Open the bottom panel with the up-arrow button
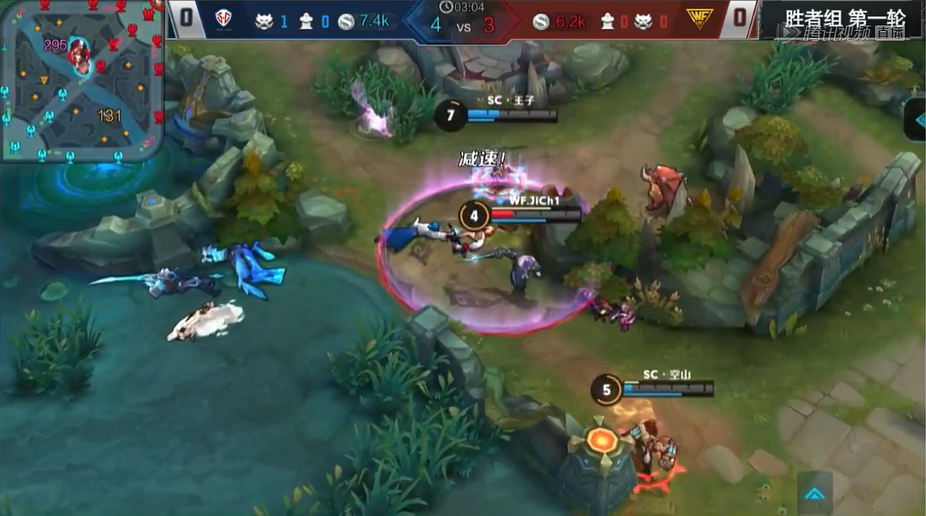This screenshot has width=926, height=516. tap(816, 491)
